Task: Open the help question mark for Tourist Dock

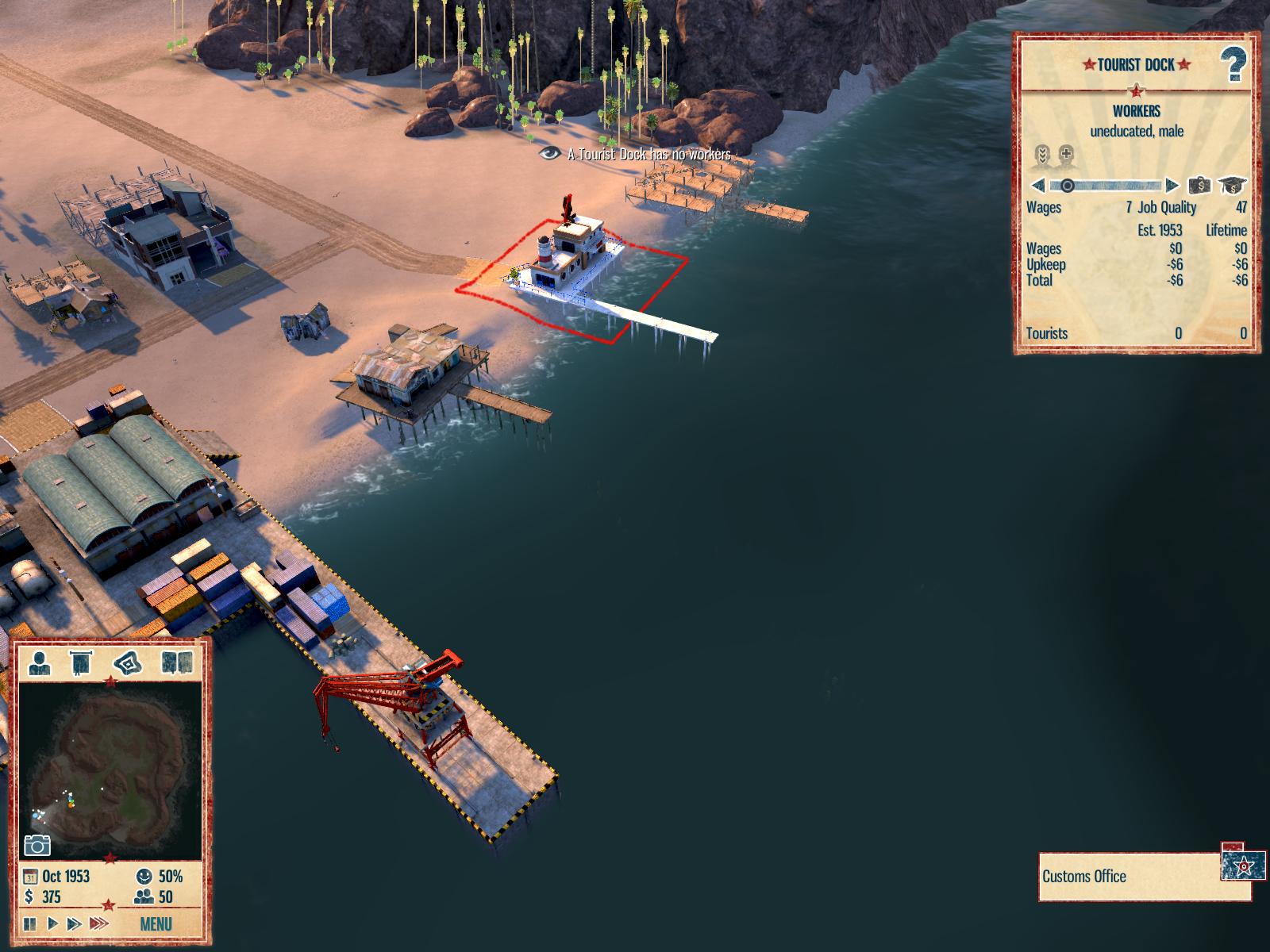Action: pyautogui.click(x=1233, y=64)
